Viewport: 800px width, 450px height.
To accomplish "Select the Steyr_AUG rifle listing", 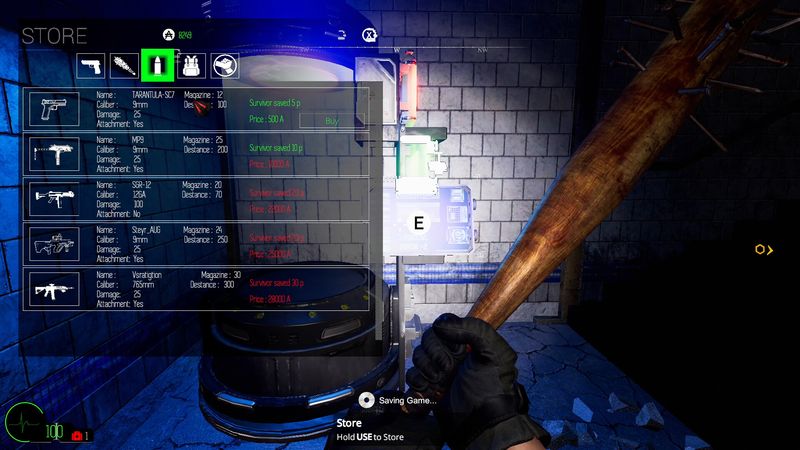I will (x=196, y=243).
